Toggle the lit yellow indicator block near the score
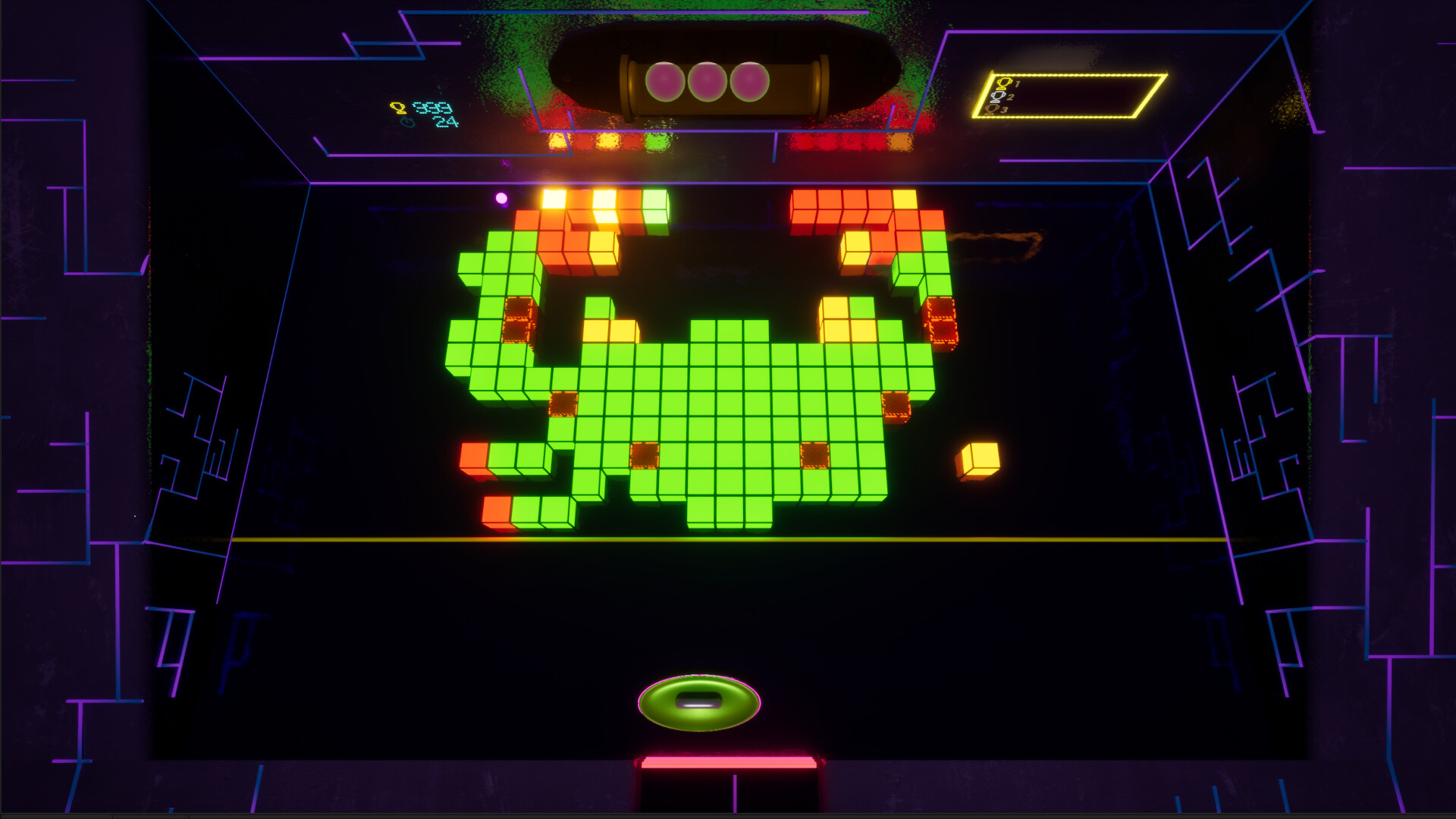 tap(558, 140)
